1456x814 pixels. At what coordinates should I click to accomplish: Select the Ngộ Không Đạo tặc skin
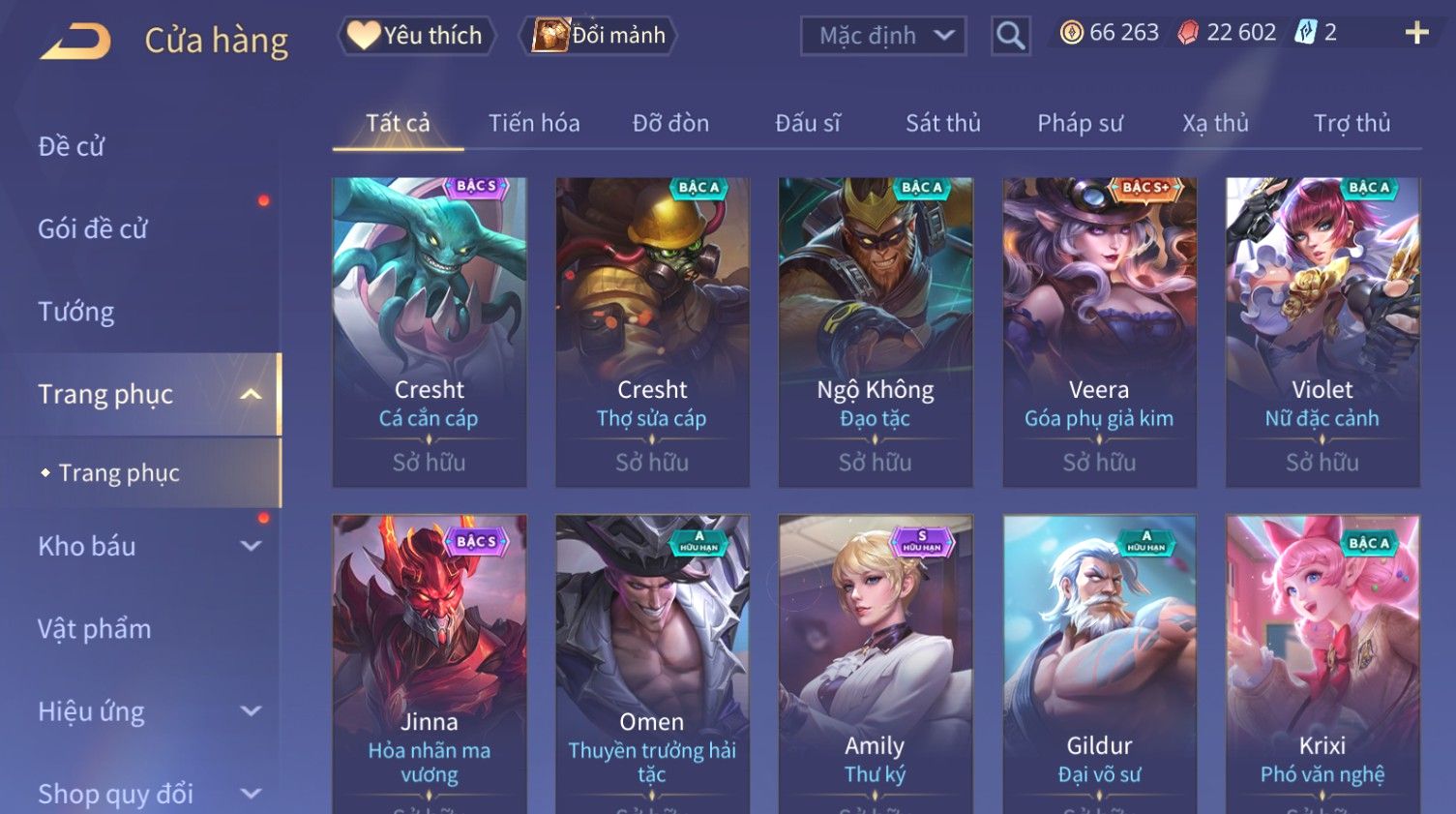pyautogui.click(x=876, y=331)
